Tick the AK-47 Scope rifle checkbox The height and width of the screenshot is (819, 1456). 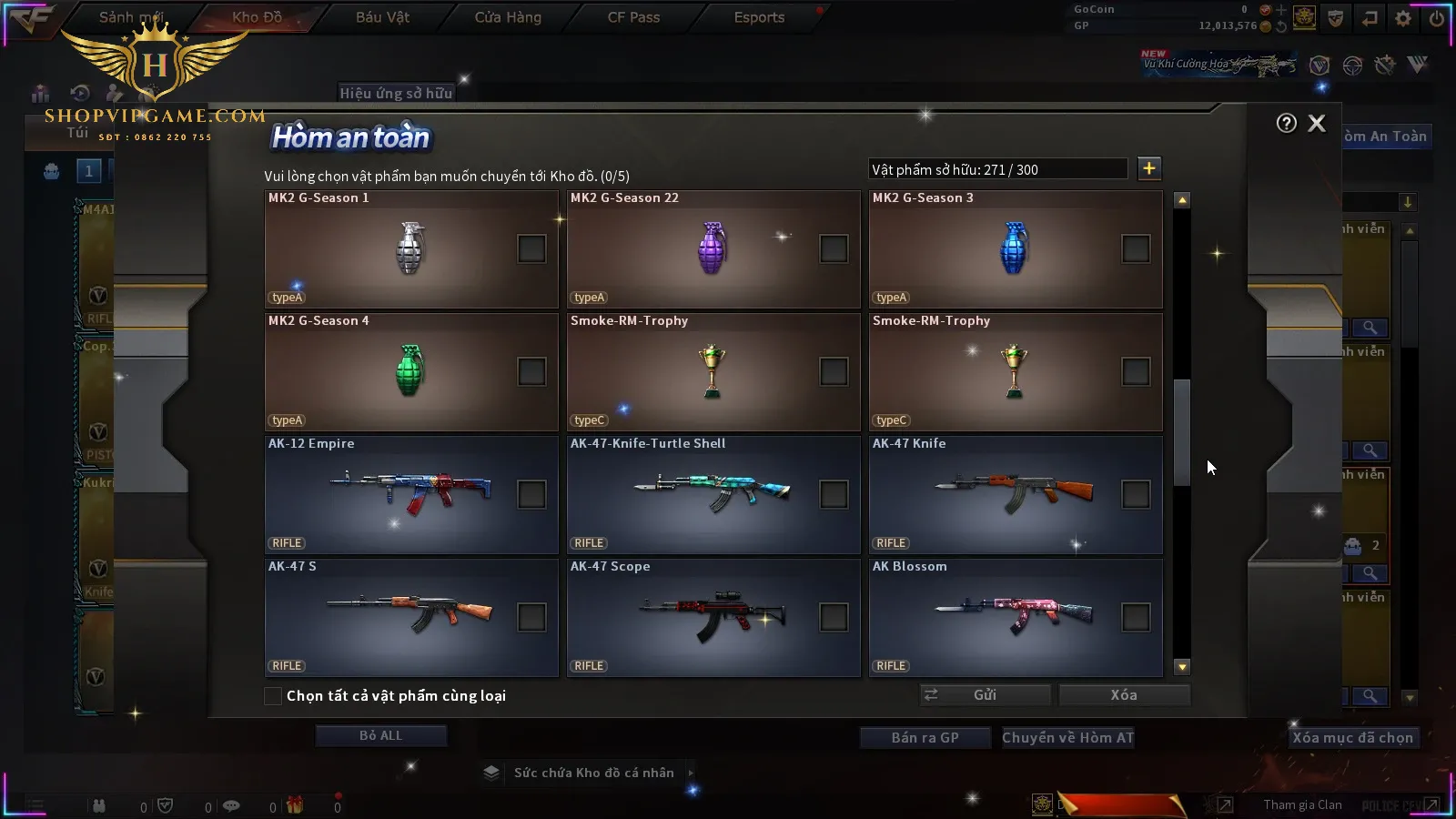point(834,617)
